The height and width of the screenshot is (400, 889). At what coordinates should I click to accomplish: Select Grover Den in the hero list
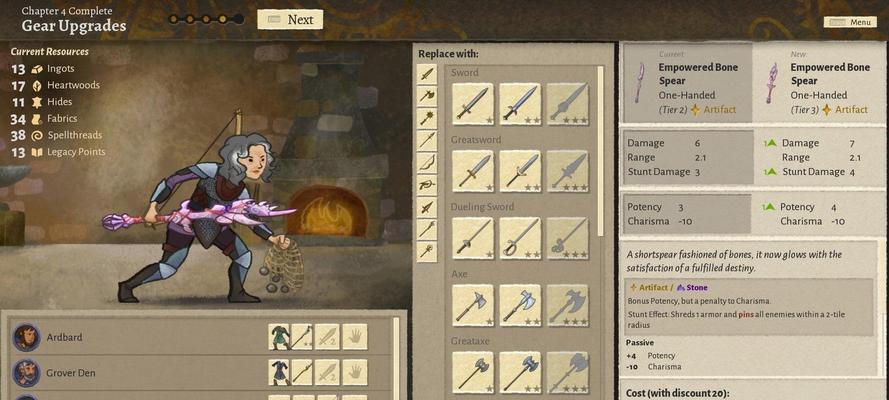pyautogui.click(x=72, y=373)
